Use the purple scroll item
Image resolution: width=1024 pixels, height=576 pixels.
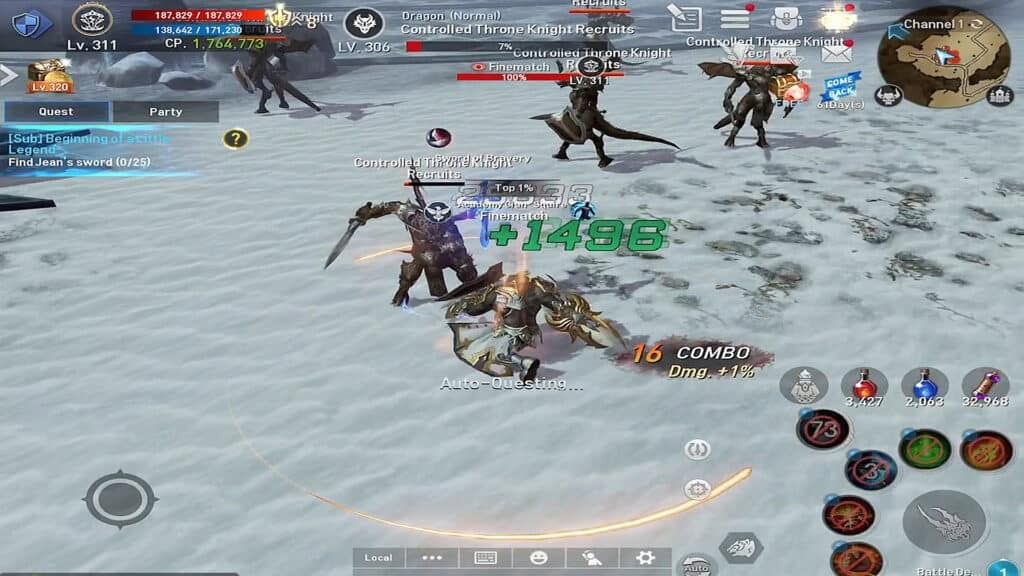pyautogui.click(x=985, y=385)
